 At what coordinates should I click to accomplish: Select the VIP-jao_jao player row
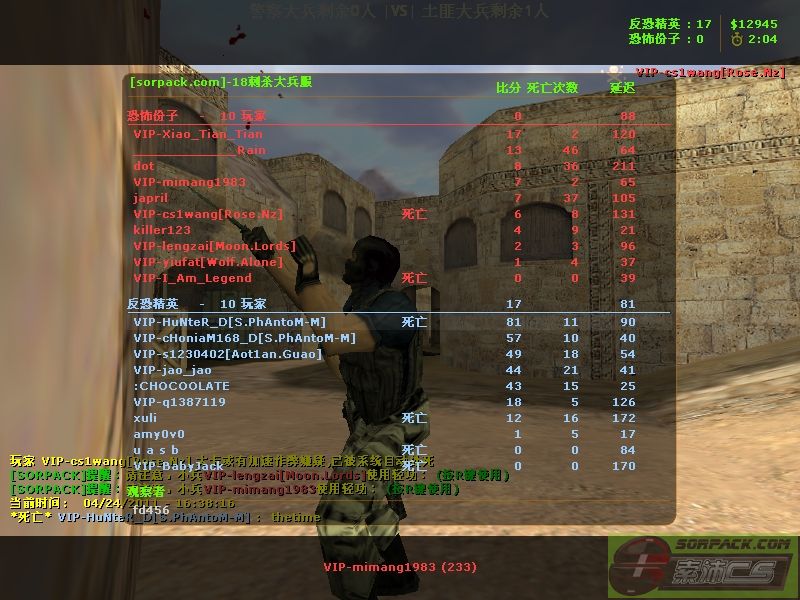click(172, 370)
